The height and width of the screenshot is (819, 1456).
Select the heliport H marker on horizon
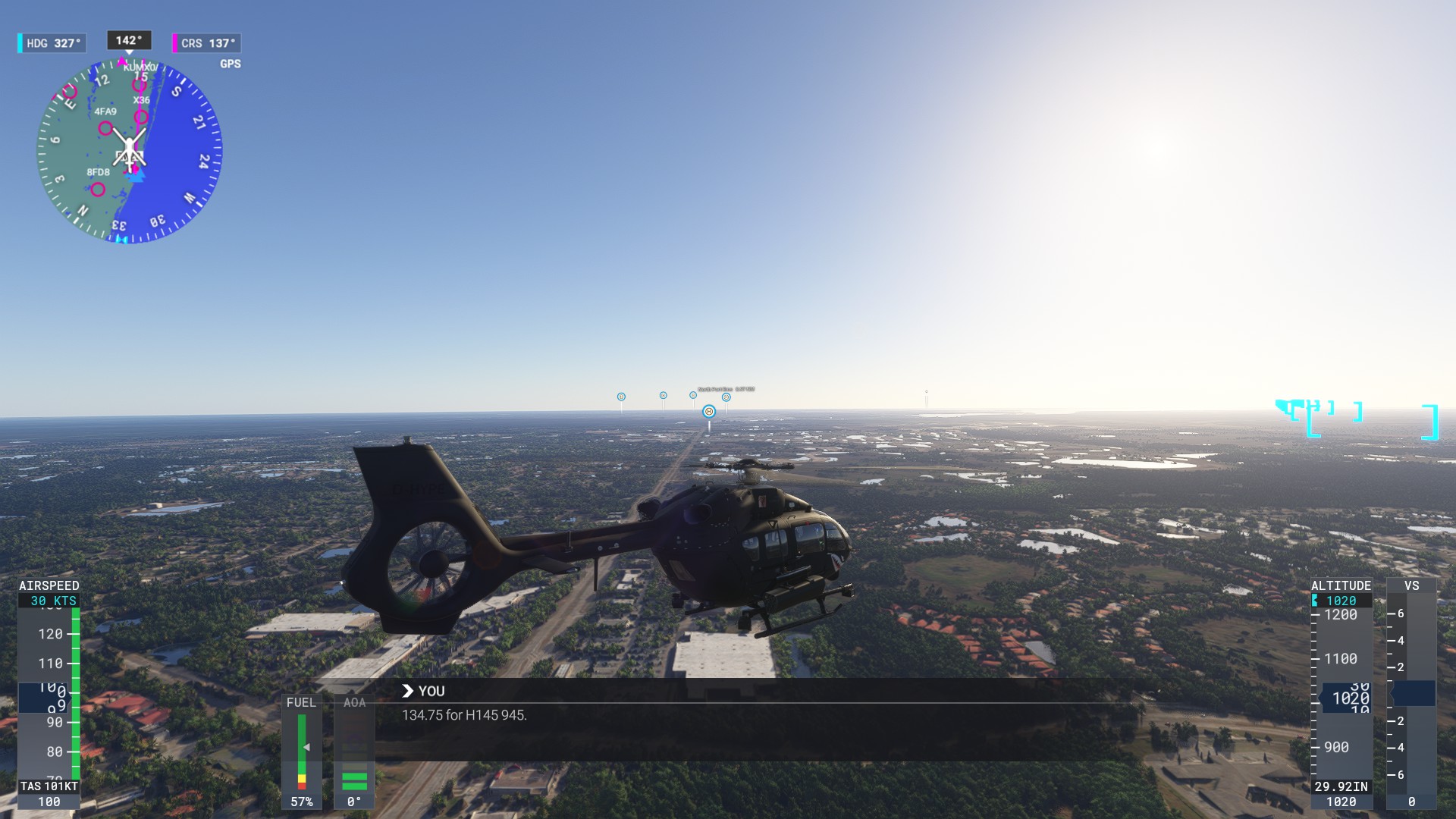(709, 412)
